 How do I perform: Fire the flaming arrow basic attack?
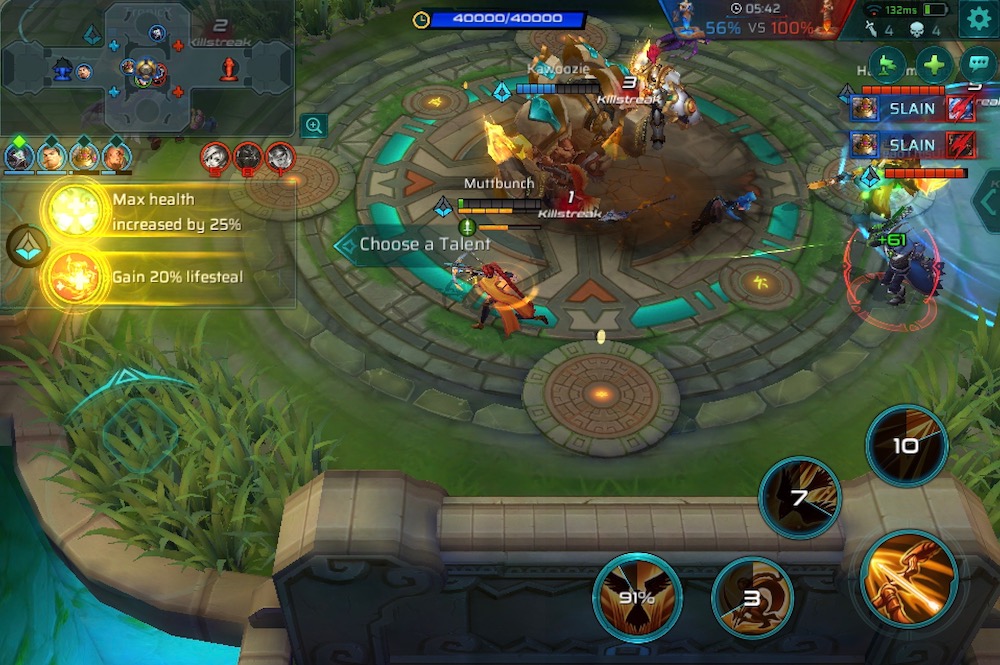point(908,578)
